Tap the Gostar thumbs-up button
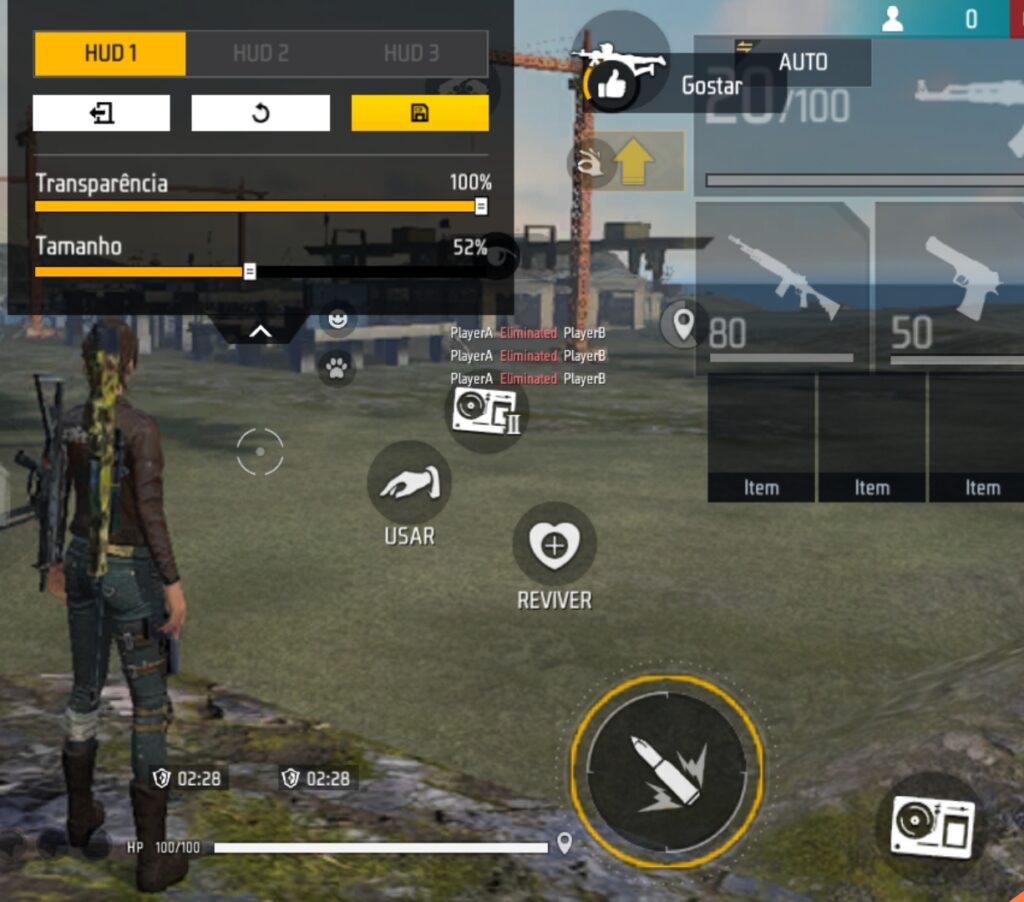The height and width of the screenshot is (902, 1024). [611, 86]
